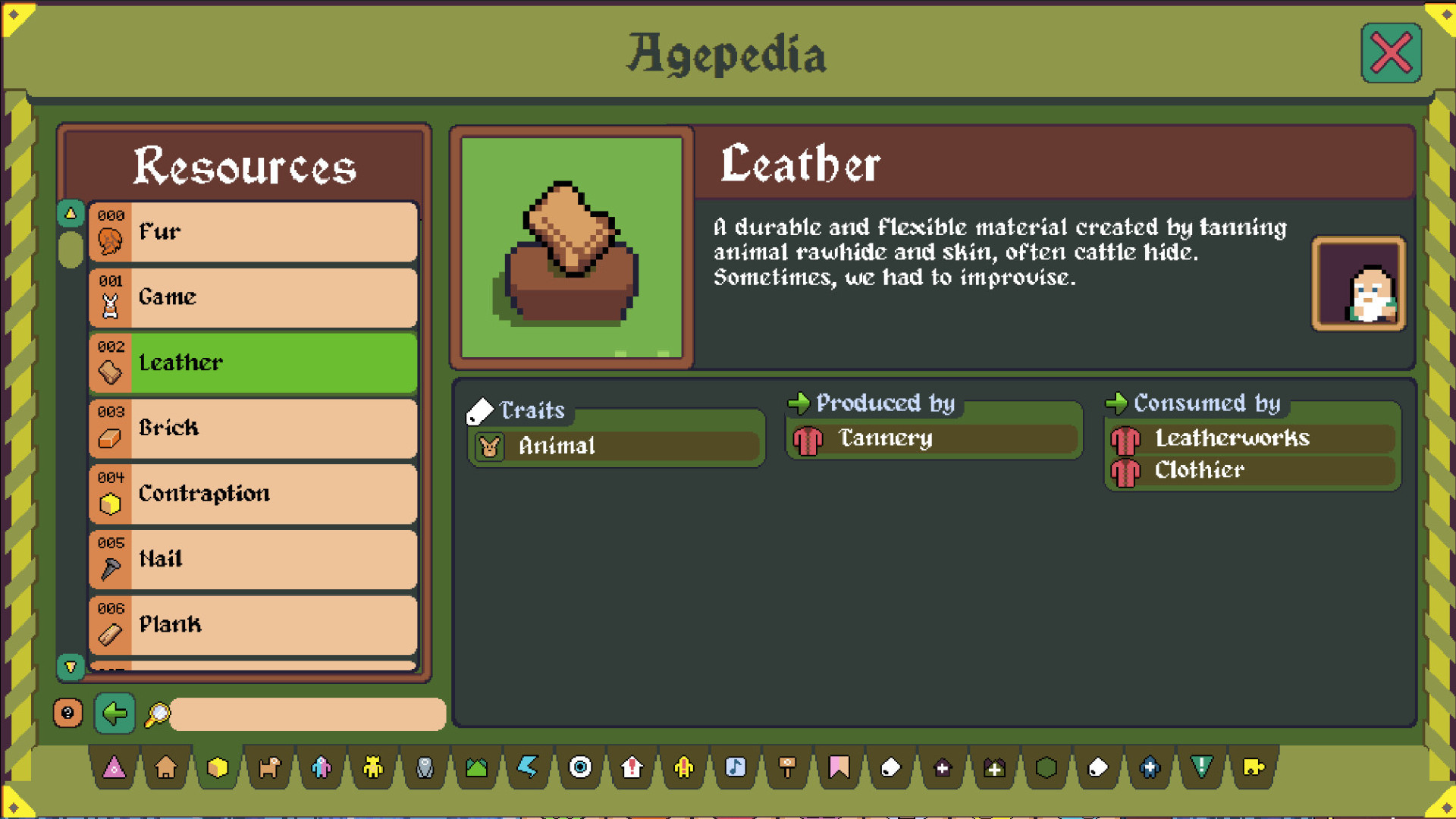Viewport: 1456px width, 819px height.
Task: Open the blue lightning category icon
Action: [x=529, y=768]
